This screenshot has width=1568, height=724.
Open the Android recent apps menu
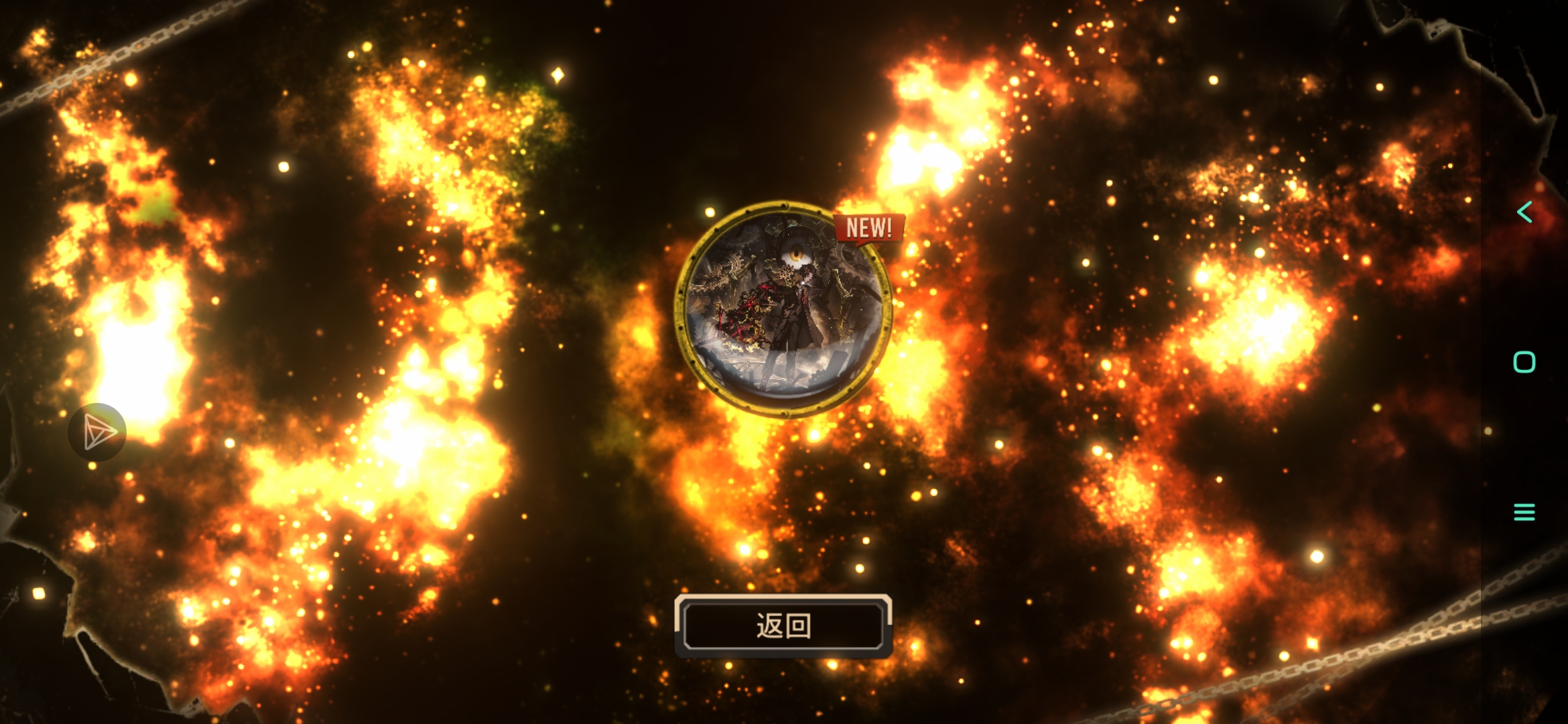pyautogui.click(x=1524, y=512)
